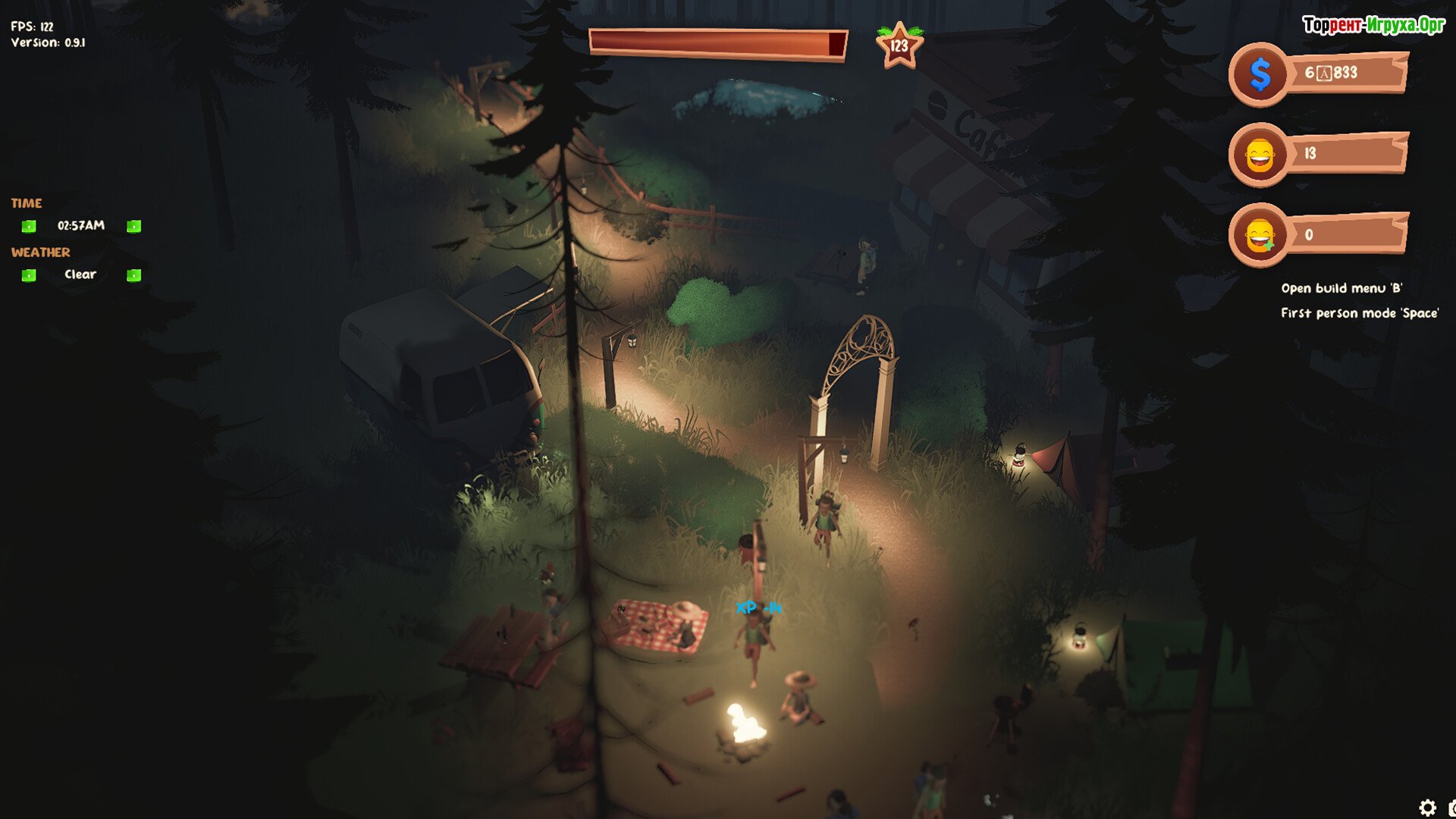Image resolution: width=1456 pixels, height=819 pixels.
Task: Click the camera icon at the screen edge
Action: pos(1451,808)
